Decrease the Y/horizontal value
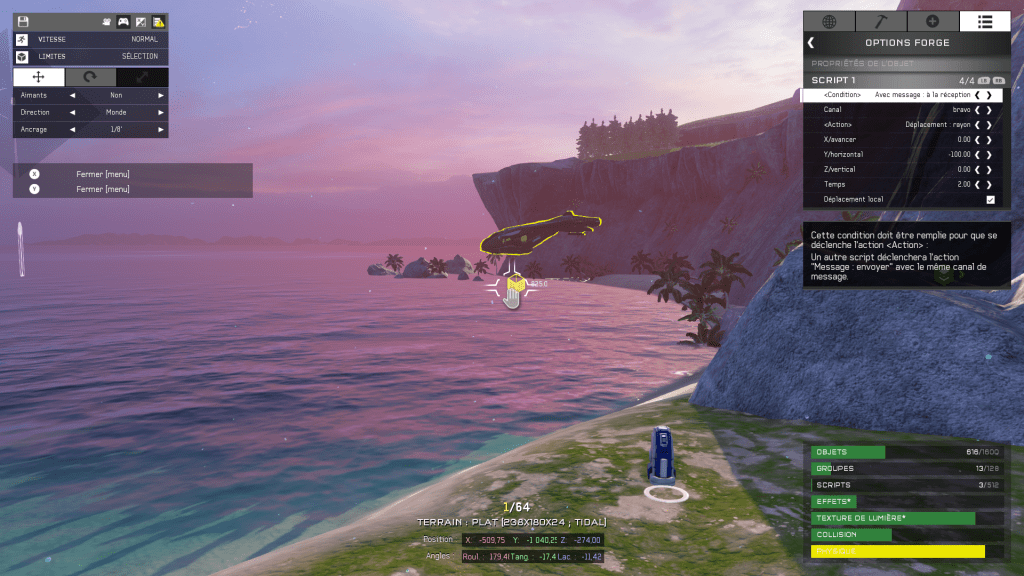This screenshot has height=576, width=1024. click(977, 155)
